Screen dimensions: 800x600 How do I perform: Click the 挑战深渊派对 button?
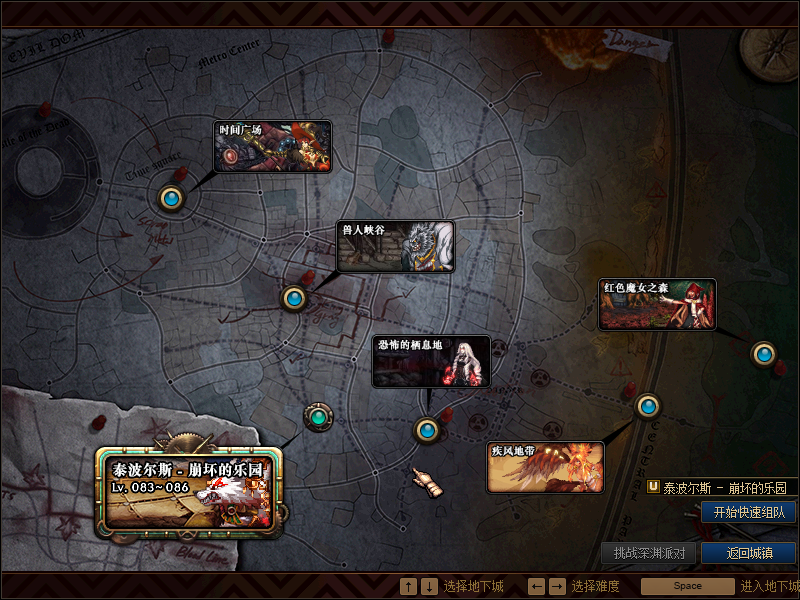pyautogui.click(x=649, y=553)
